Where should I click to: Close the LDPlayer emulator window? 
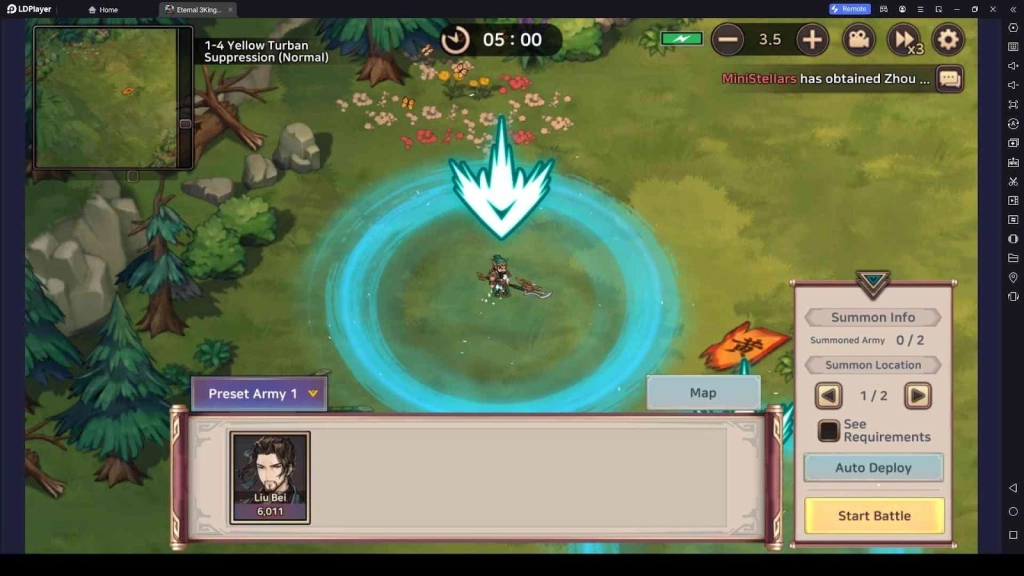tap(993, 9)
